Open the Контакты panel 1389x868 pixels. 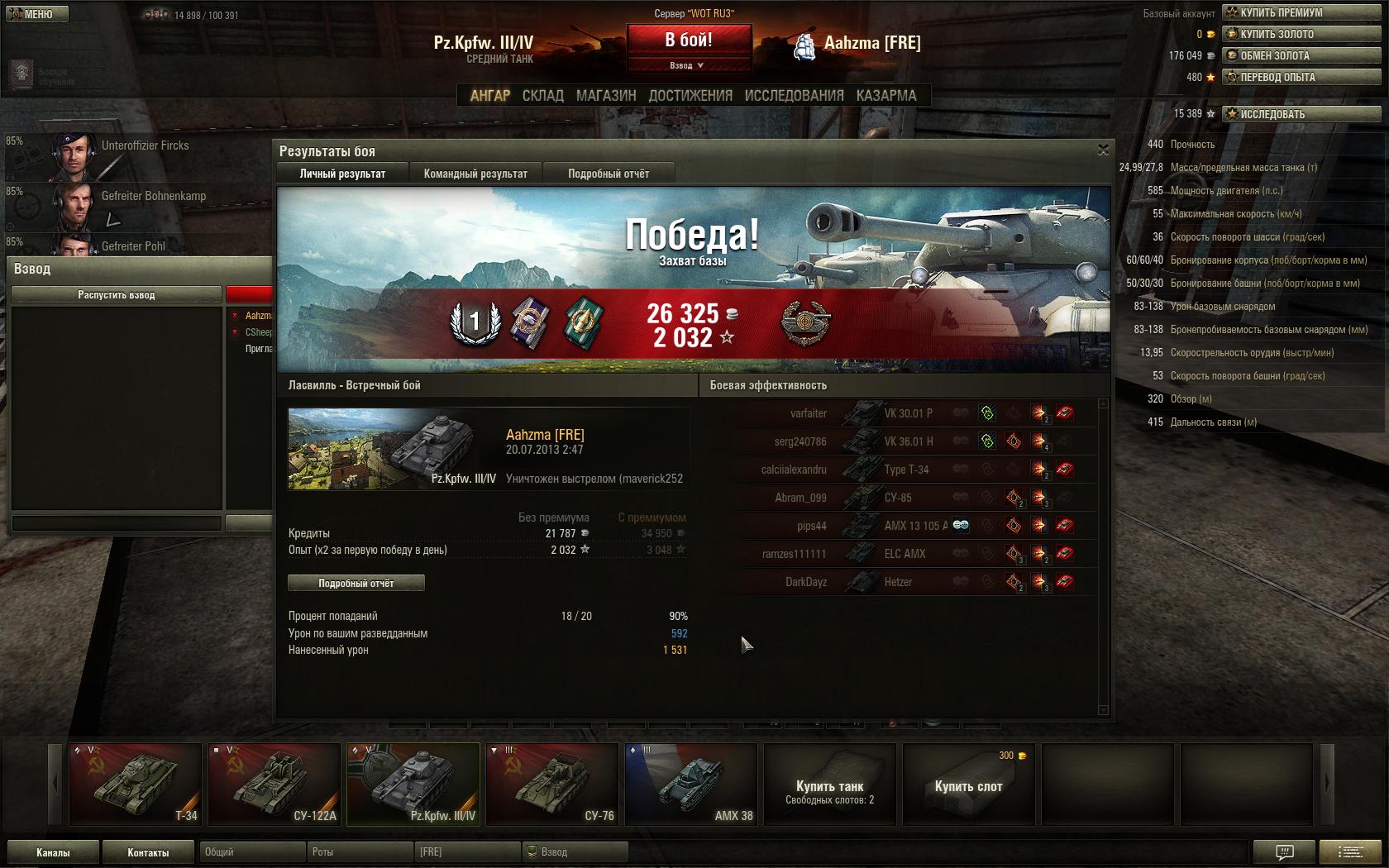coord(148,852)
